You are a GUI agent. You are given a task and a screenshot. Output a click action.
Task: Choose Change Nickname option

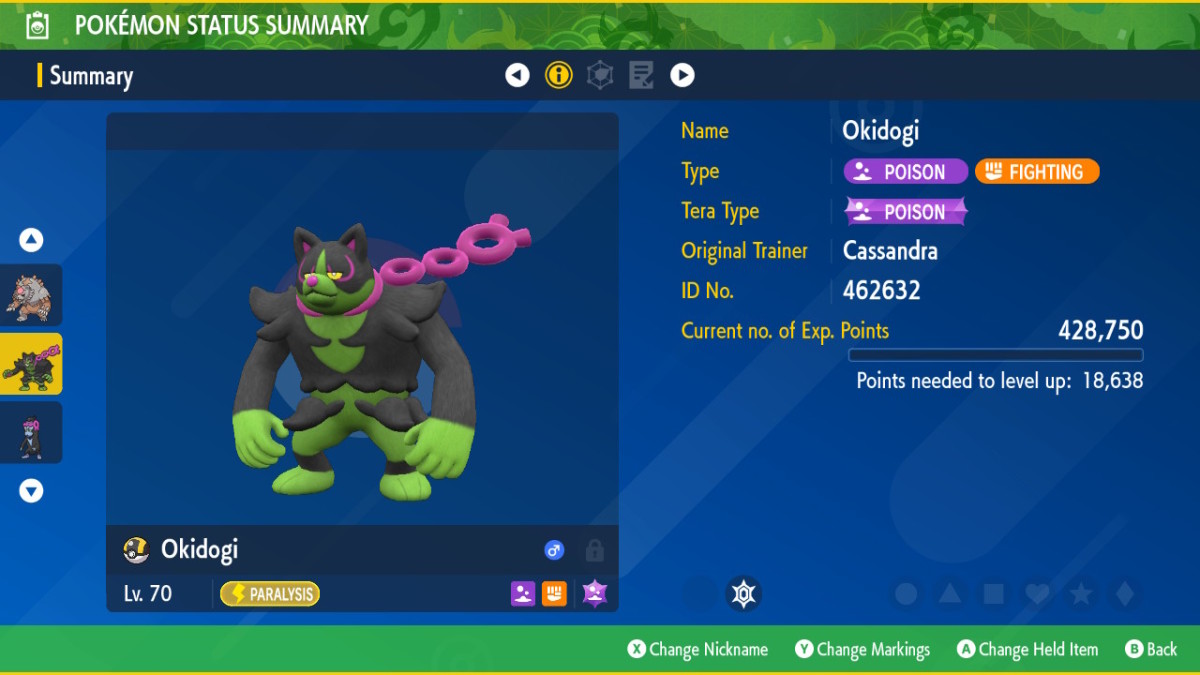698,650
